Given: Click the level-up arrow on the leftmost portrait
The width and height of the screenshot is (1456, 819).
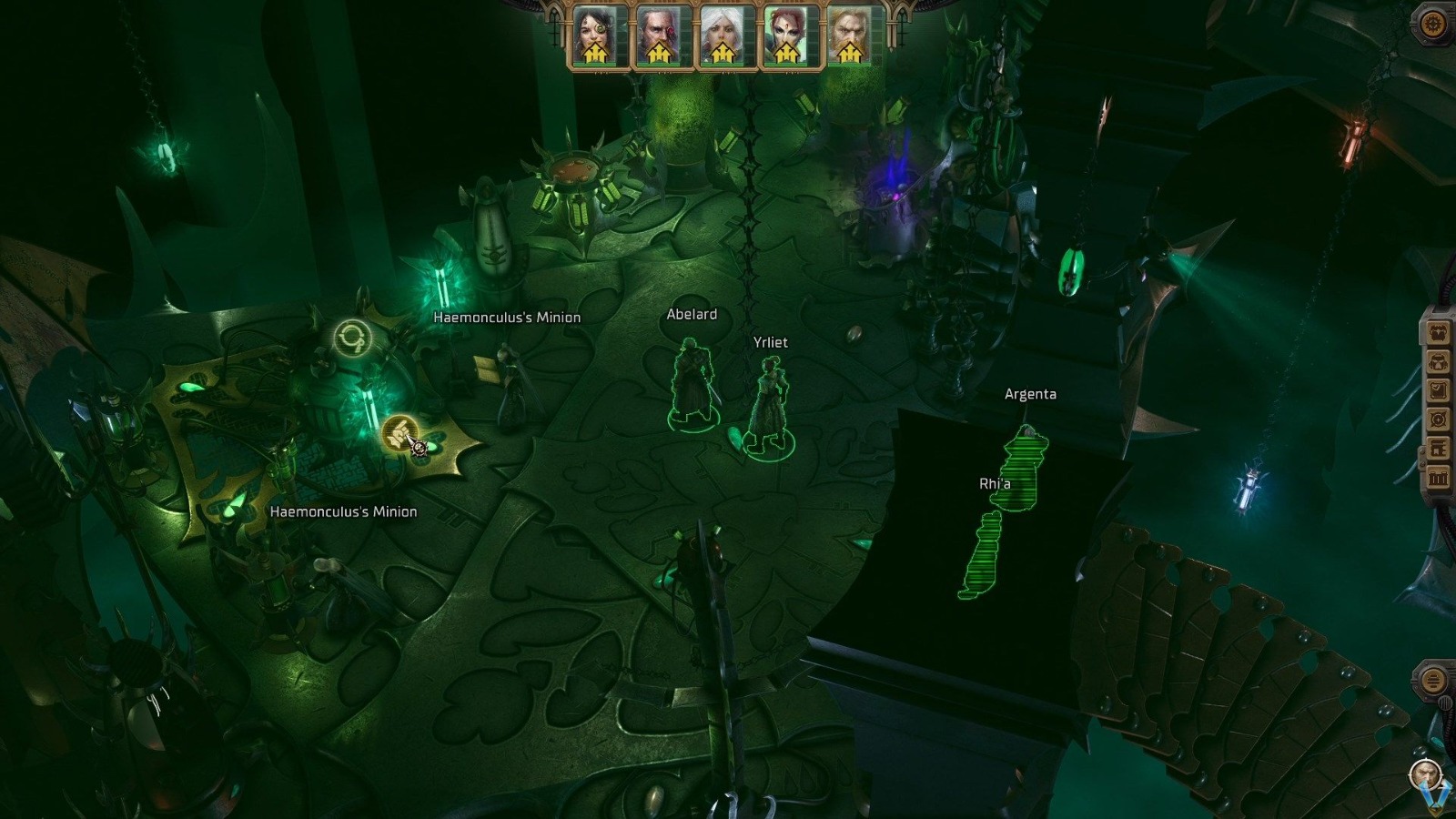Looking at the screenshot, I should [x=596, y=52].
